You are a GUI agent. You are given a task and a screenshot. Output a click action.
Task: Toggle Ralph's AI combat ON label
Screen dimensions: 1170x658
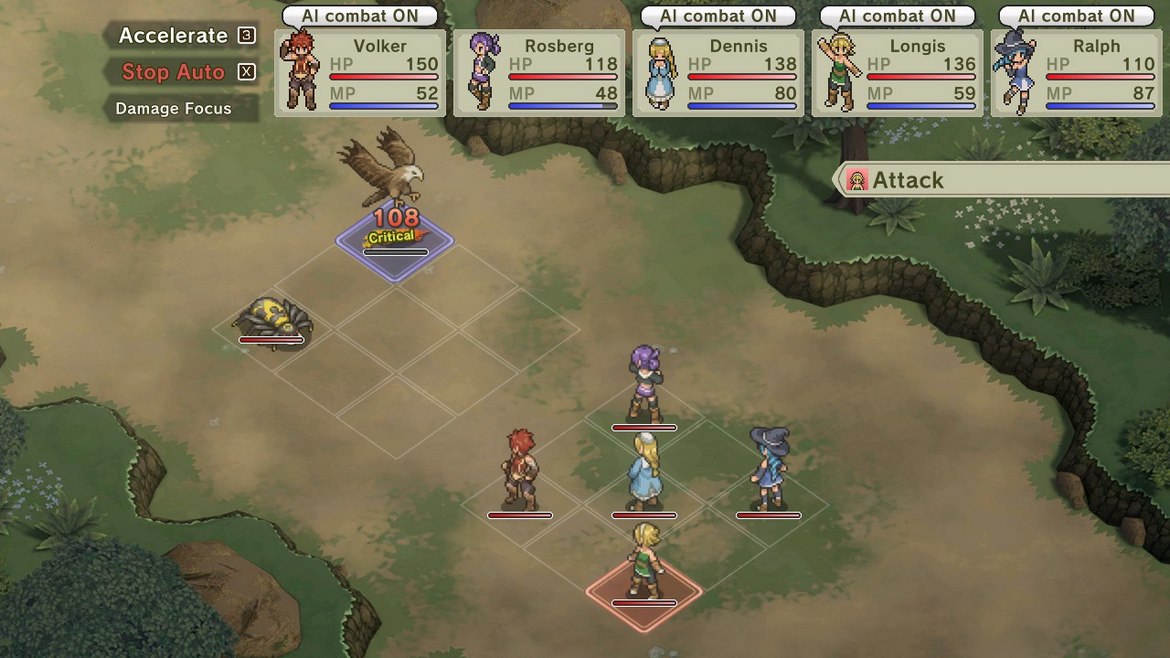[1076, 16]
